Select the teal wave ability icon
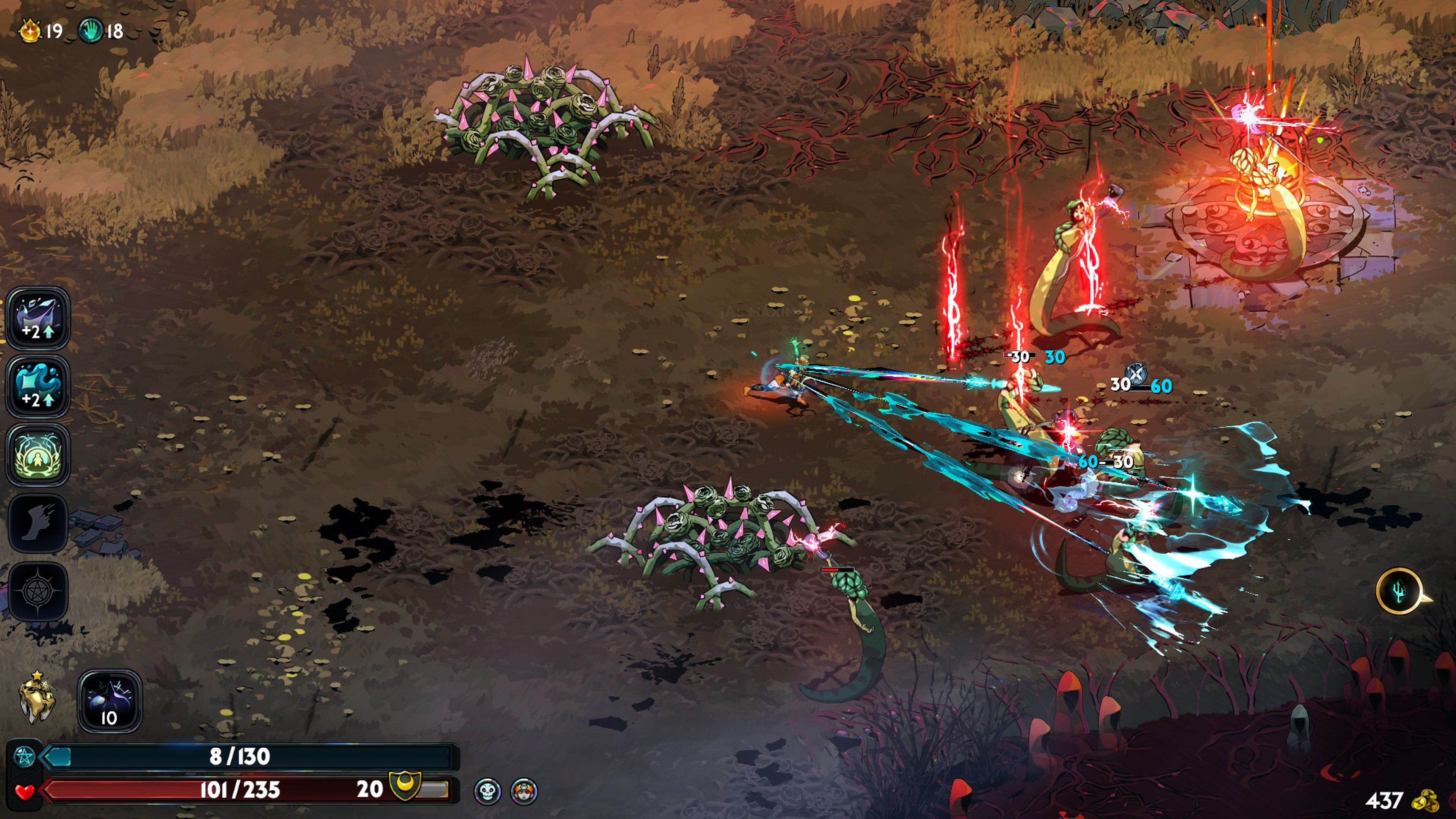The image size is (1456, 819). (37, 387)
